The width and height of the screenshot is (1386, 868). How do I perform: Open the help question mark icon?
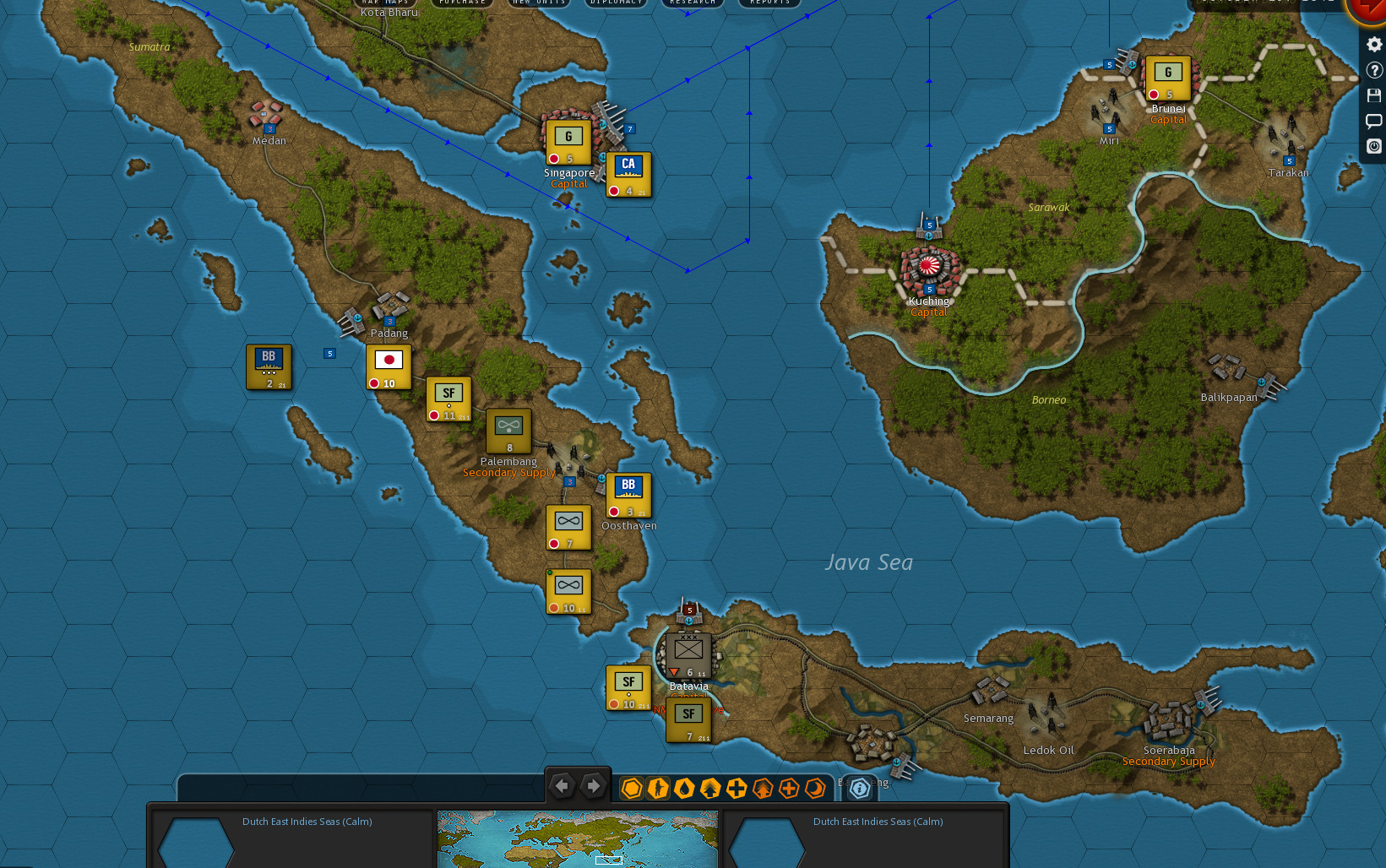1373,70
